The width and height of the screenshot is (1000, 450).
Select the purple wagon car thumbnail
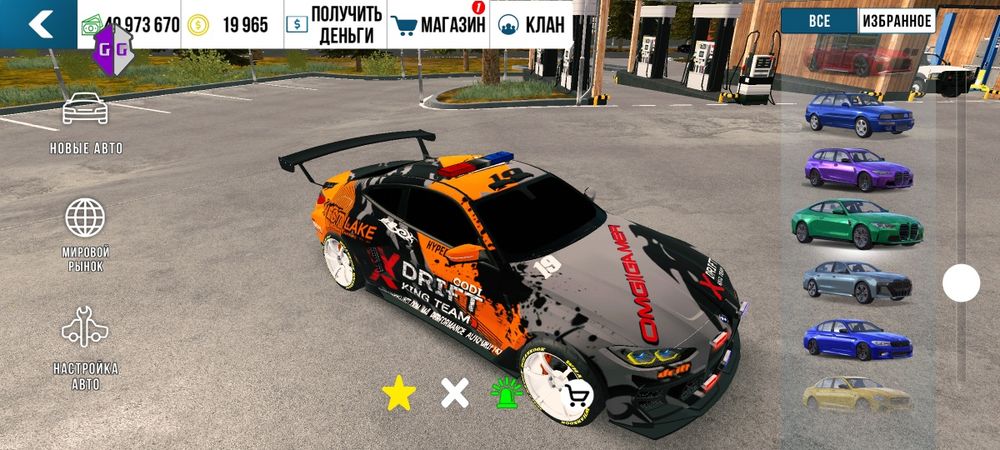click(x=858, y=168)
